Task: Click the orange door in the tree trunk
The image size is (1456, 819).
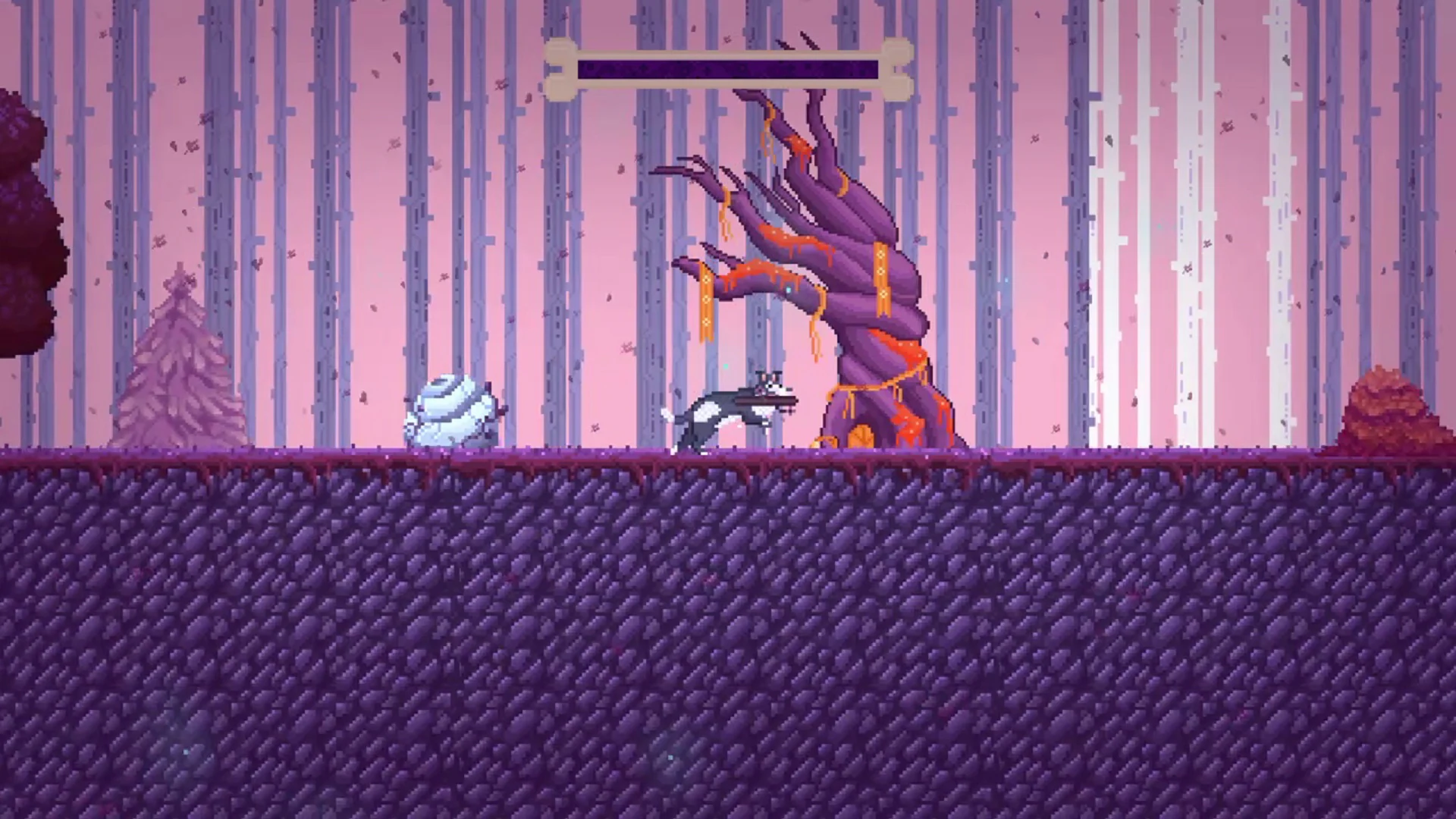Action: coord(859,438)
